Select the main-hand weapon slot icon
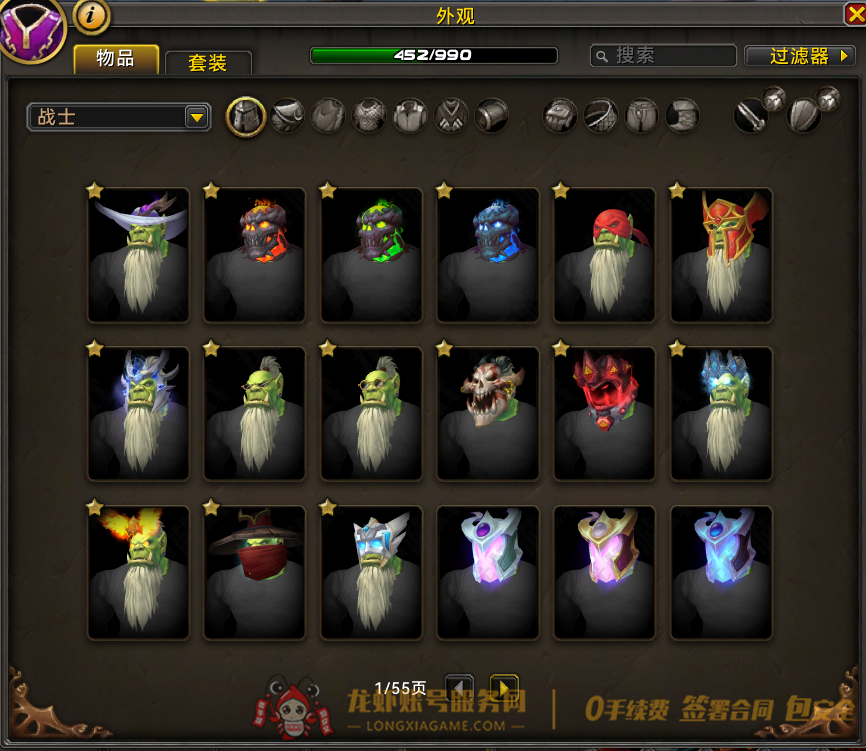866x751 pixels. coord(751,116)
